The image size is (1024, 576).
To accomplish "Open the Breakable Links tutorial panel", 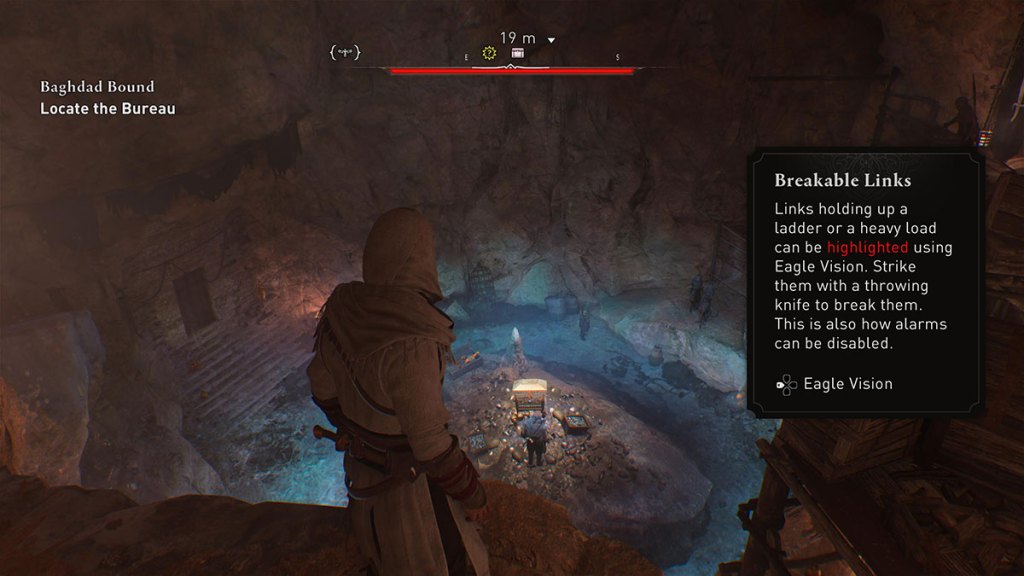I will (865, 282).
